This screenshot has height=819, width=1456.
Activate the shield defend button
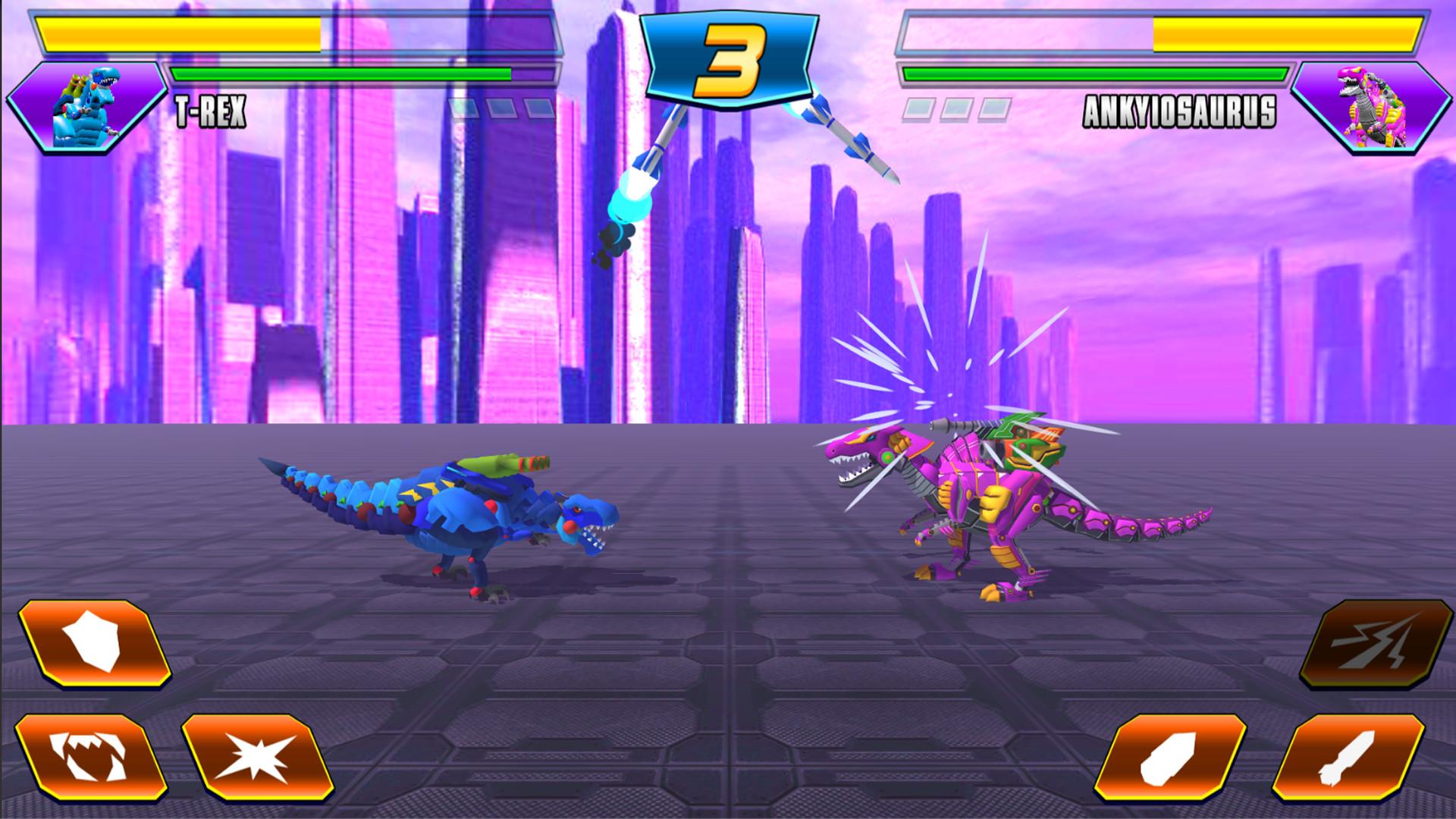tap(94, 645)
